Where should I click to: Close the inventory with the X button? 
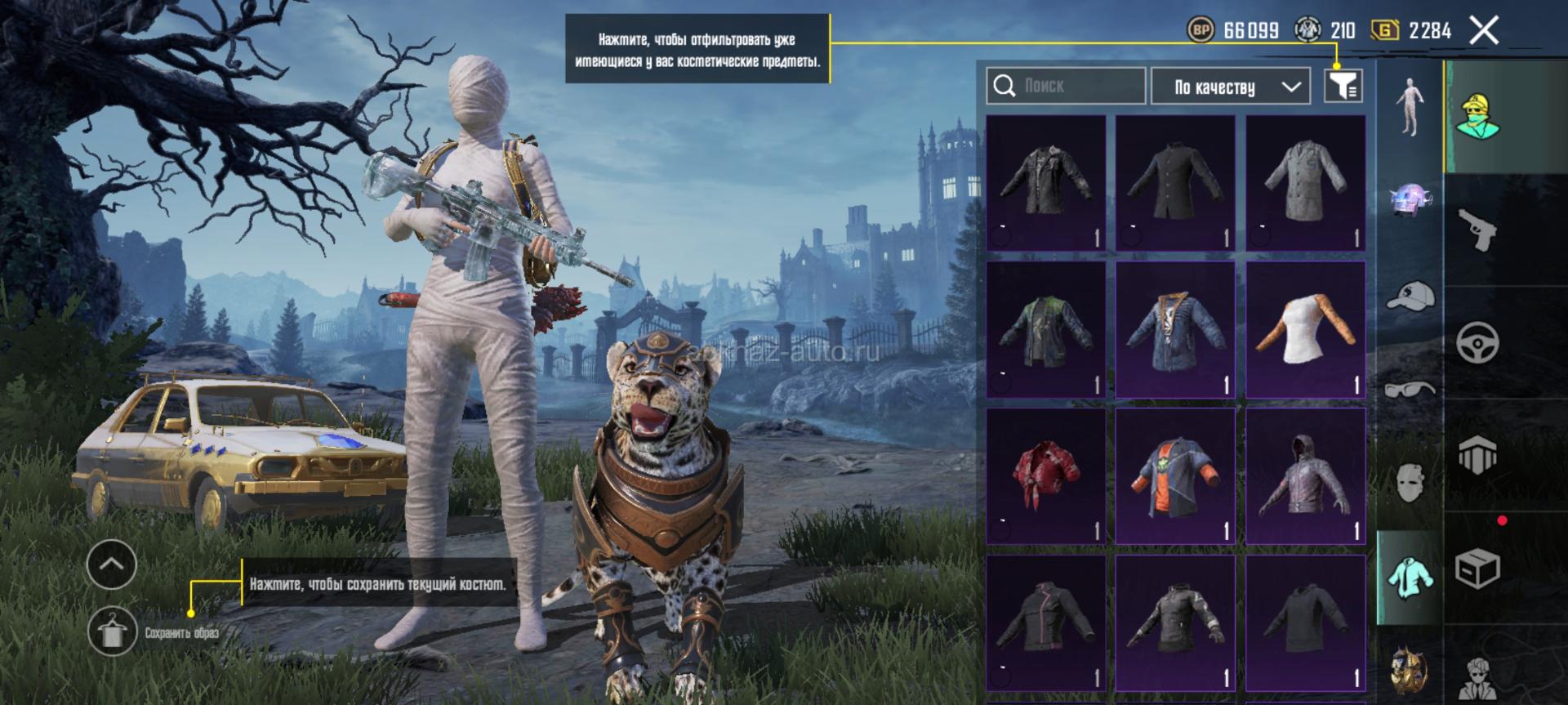1483,31
